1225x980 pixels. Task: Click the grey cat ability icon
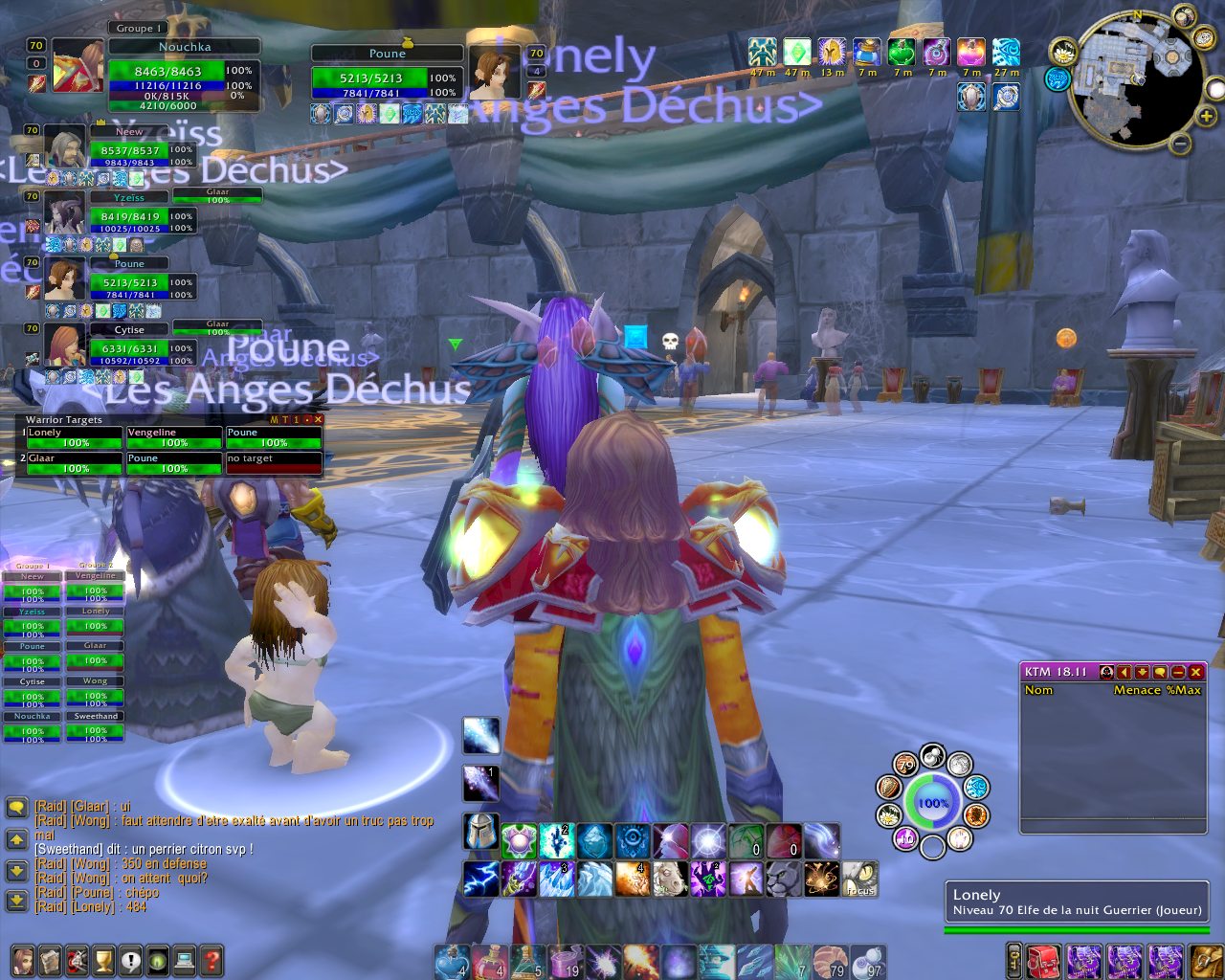[784, 879]
